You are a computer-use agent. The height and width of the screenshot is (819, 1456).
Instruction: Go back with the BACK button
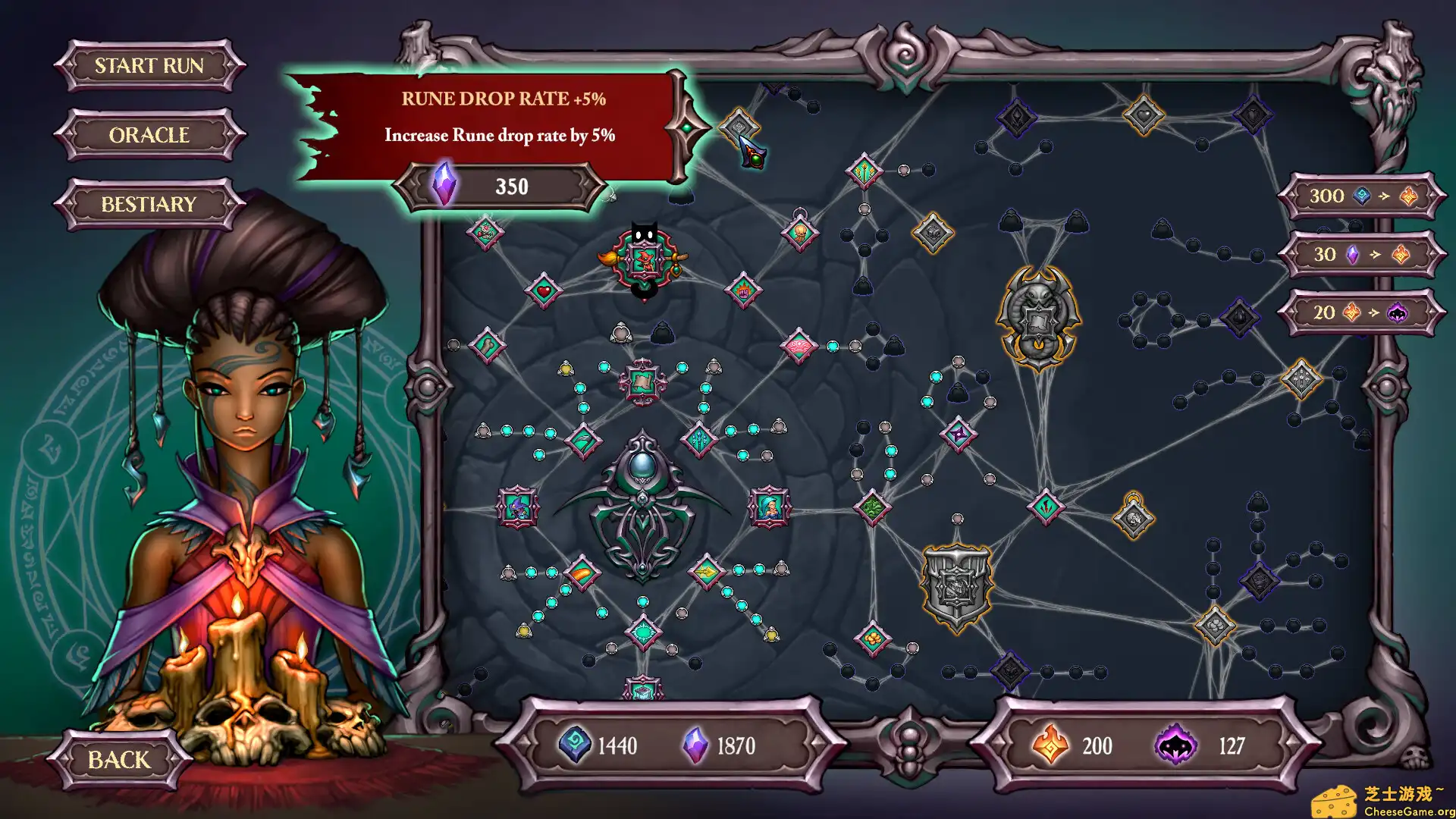pos(119,759)
